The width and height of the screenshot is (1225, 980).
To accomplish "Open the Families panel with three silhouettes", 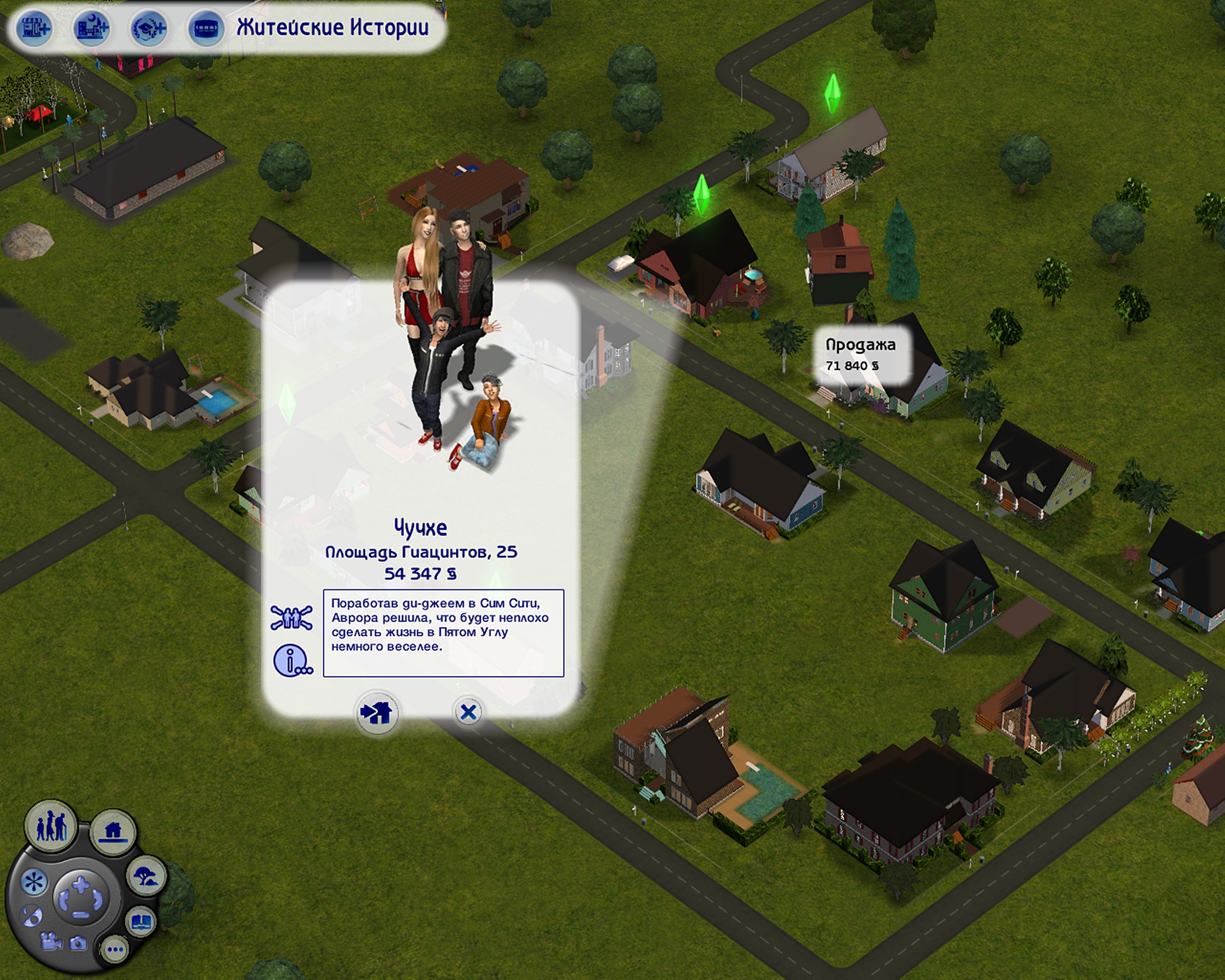I will pos(51,826).
